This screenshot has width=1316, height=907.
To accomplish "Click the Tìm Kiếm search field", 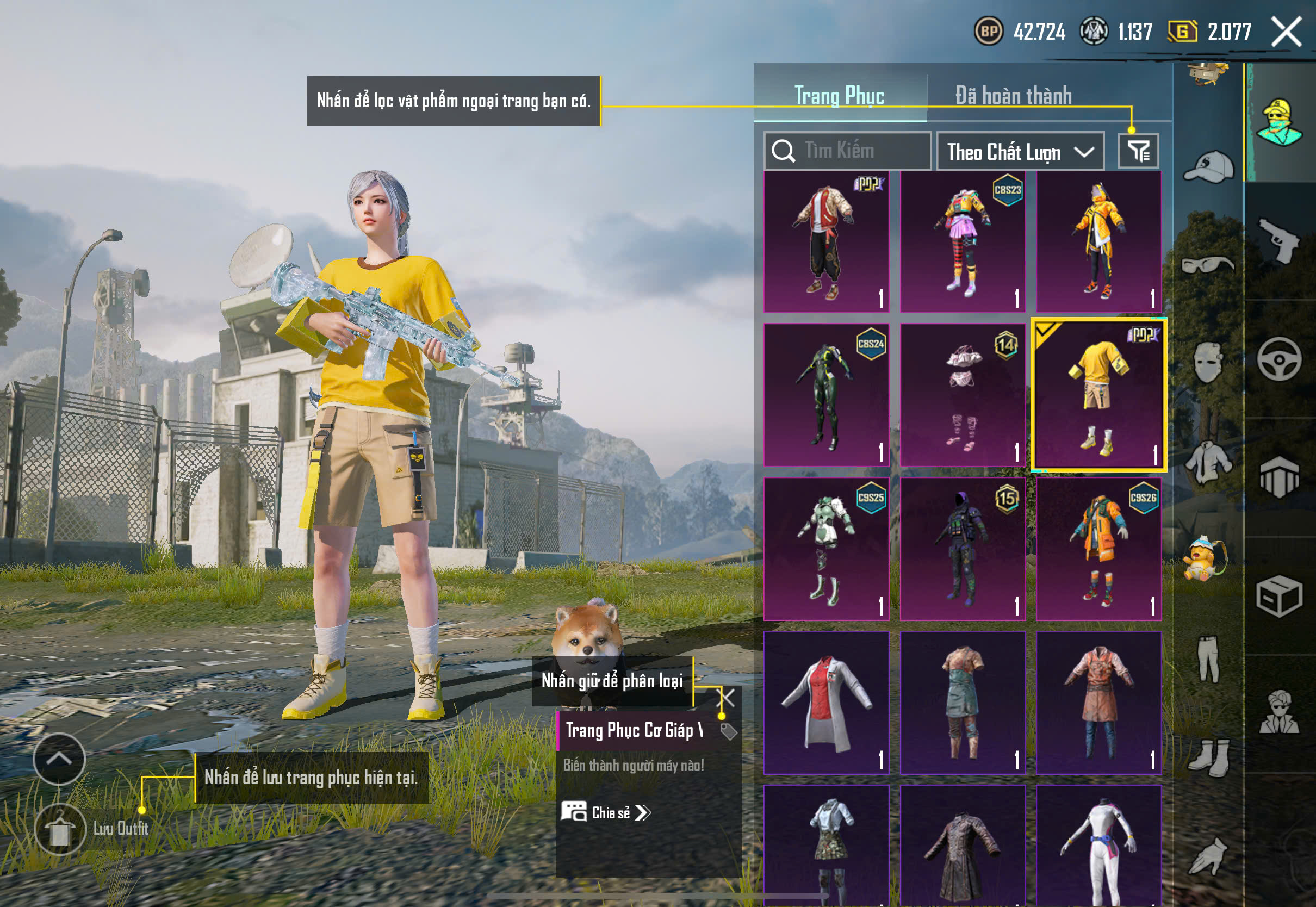I will (x=847, y=151).
